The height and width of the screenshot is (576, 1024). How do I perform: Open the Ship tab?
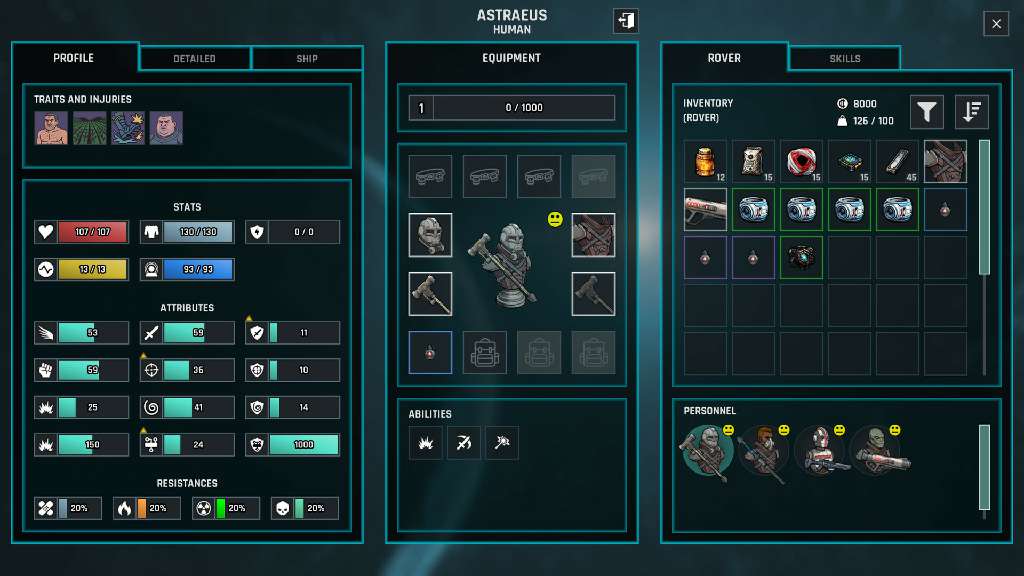(x=307, y=58)
